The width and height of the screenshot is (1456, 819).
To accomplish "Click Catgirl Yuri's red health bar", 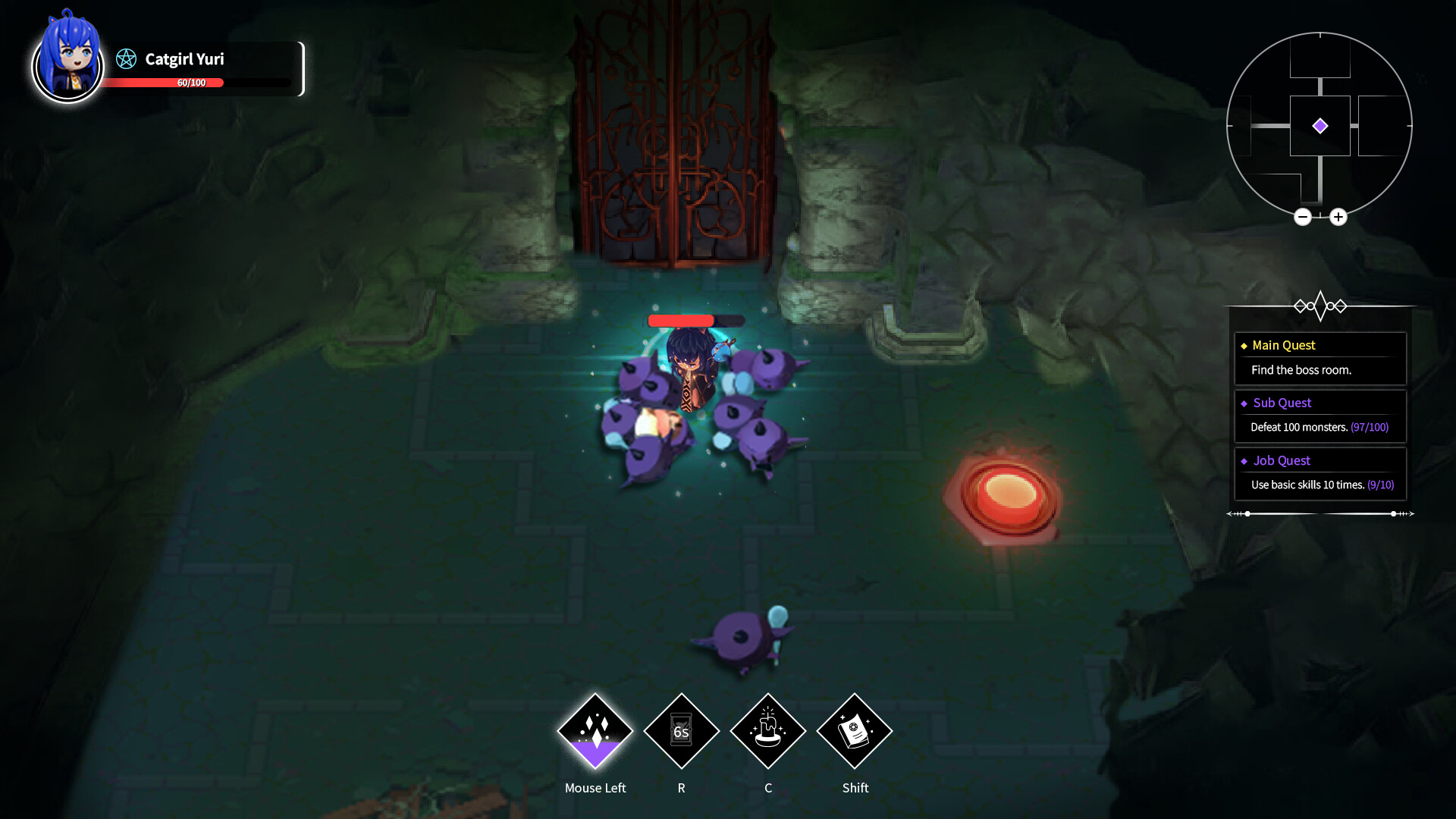I will [x=163, y=83].
